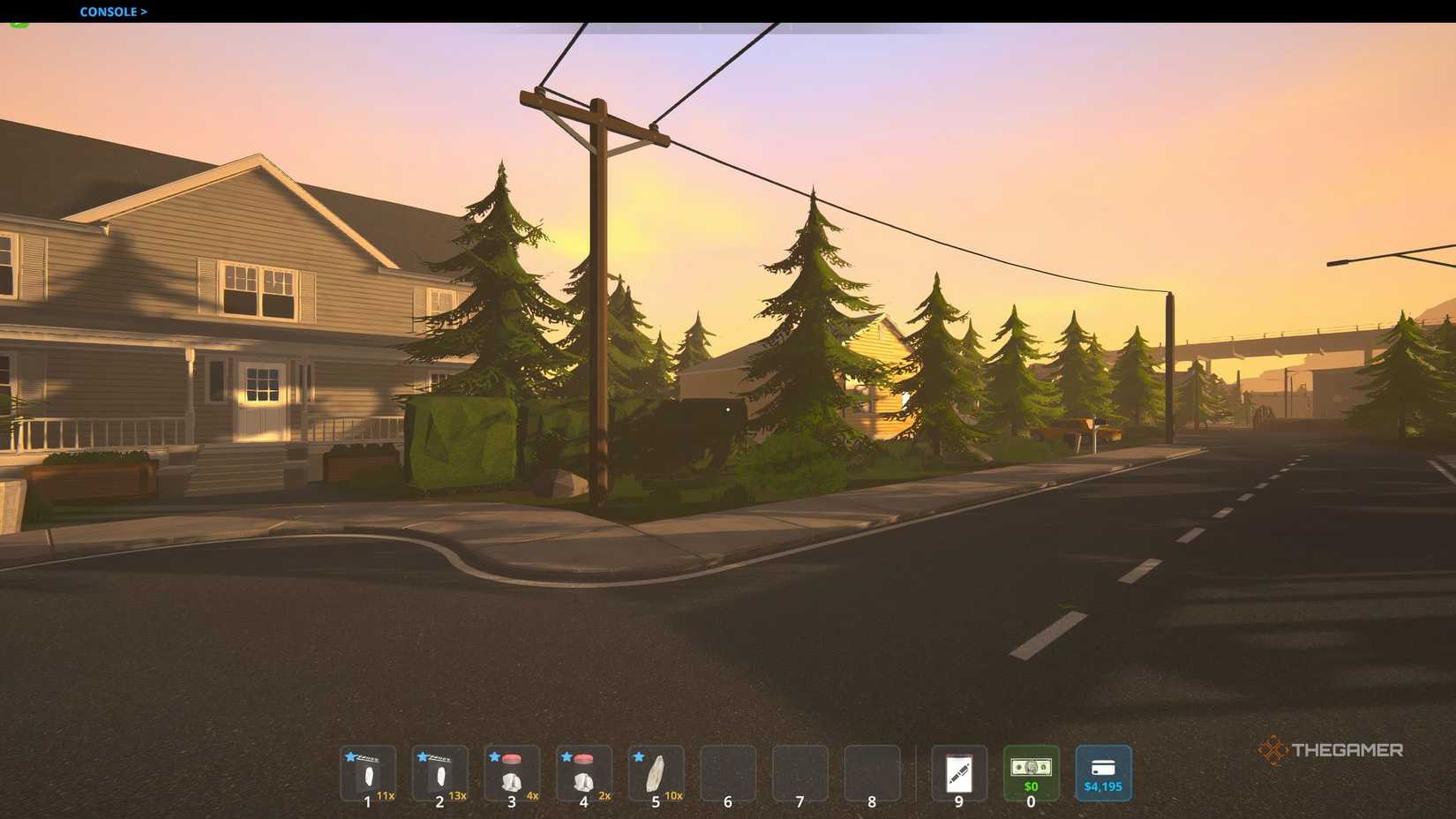Click the green indicator in the top-left corner
1456x819 pixels.
16,25
